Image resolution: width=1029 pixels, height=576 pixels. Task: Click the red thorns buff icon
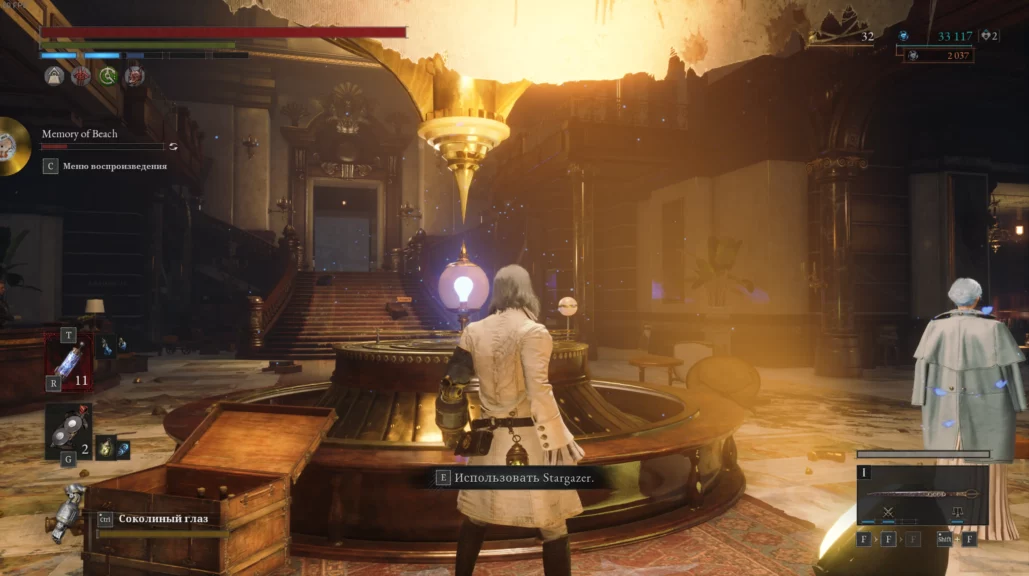pos(81,76)
